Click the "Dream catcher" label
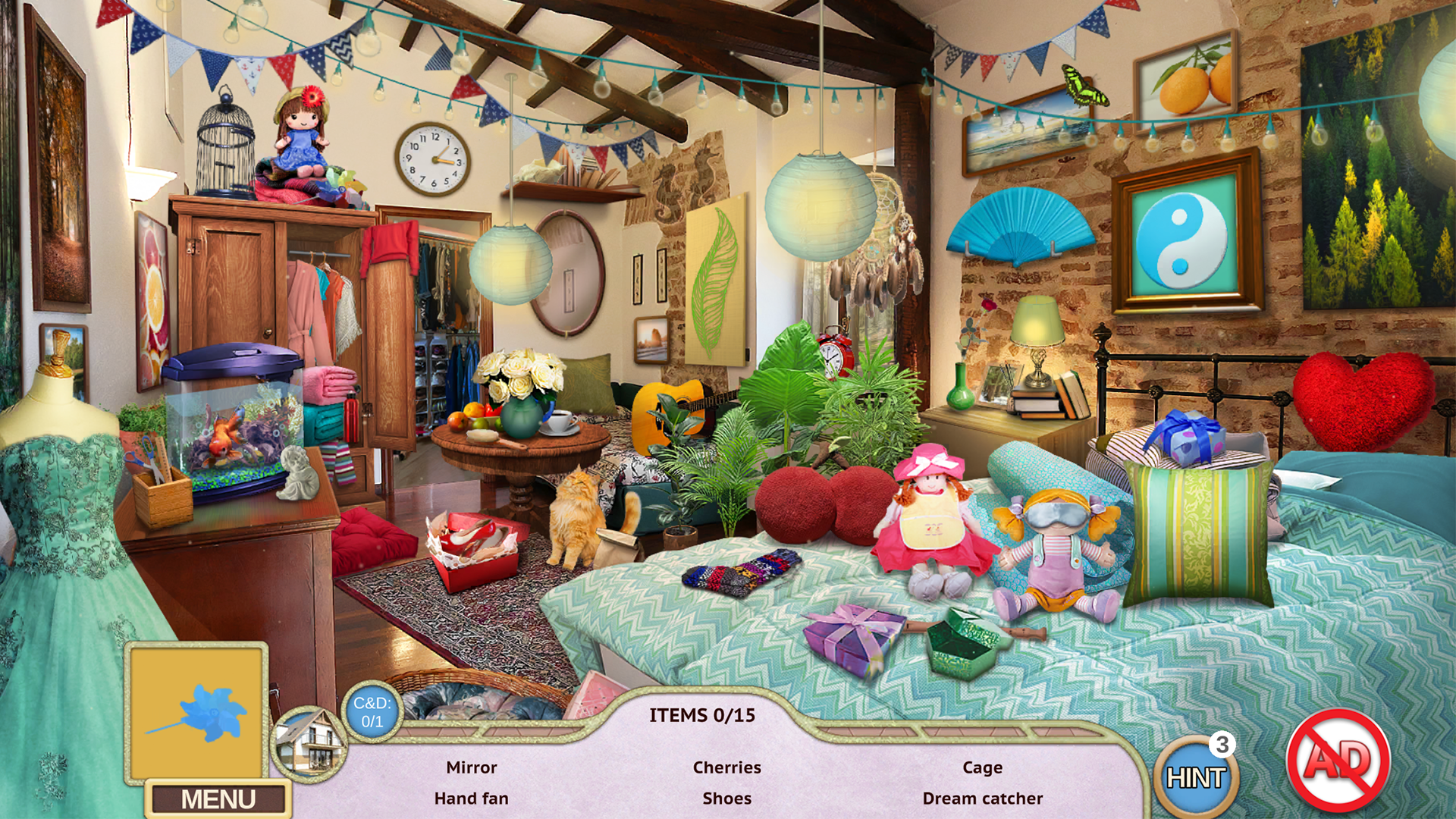The image size is (1456, 819). click(982, 798)
